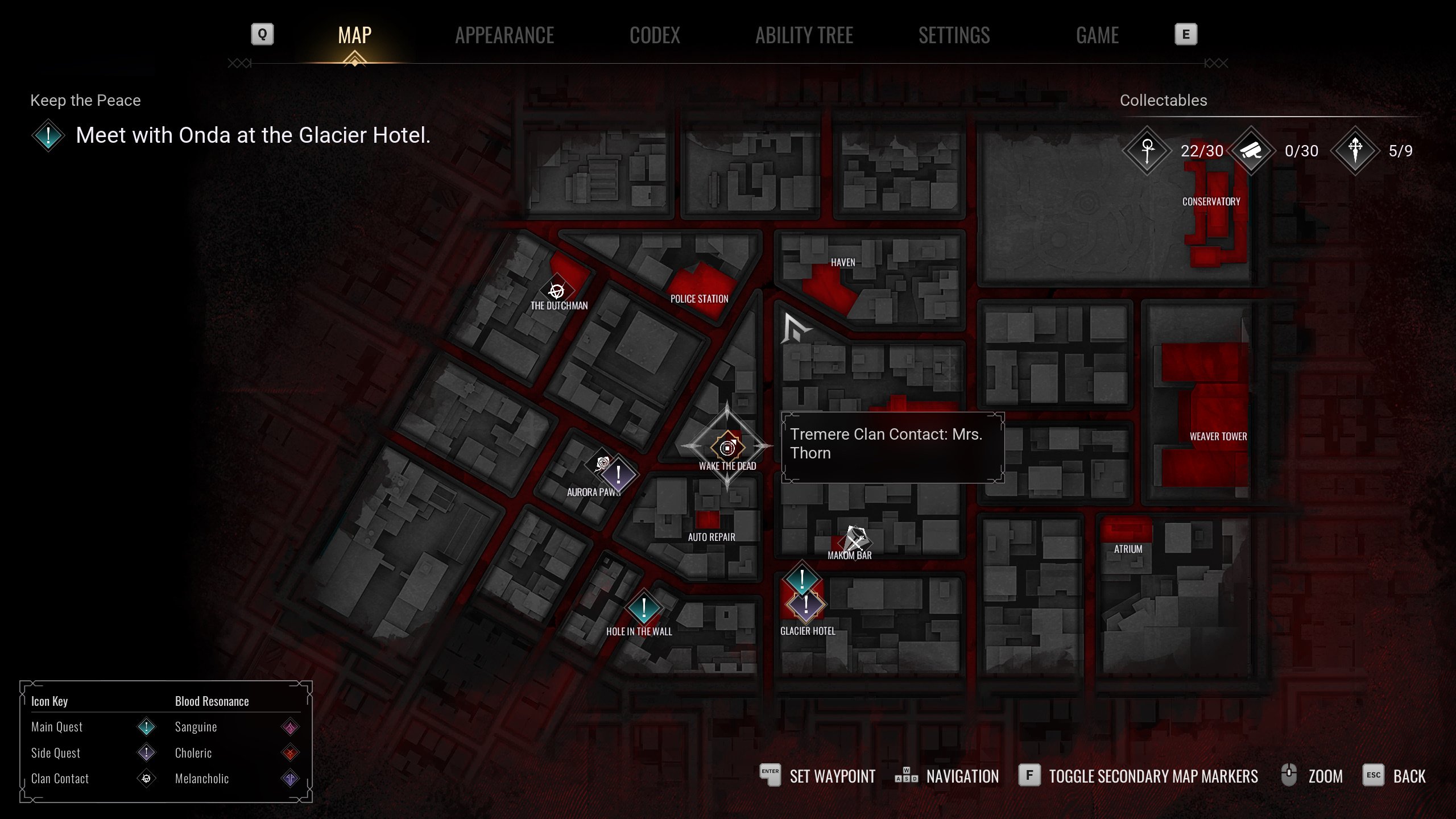Open the Settings tab

[x=954, y=35]
